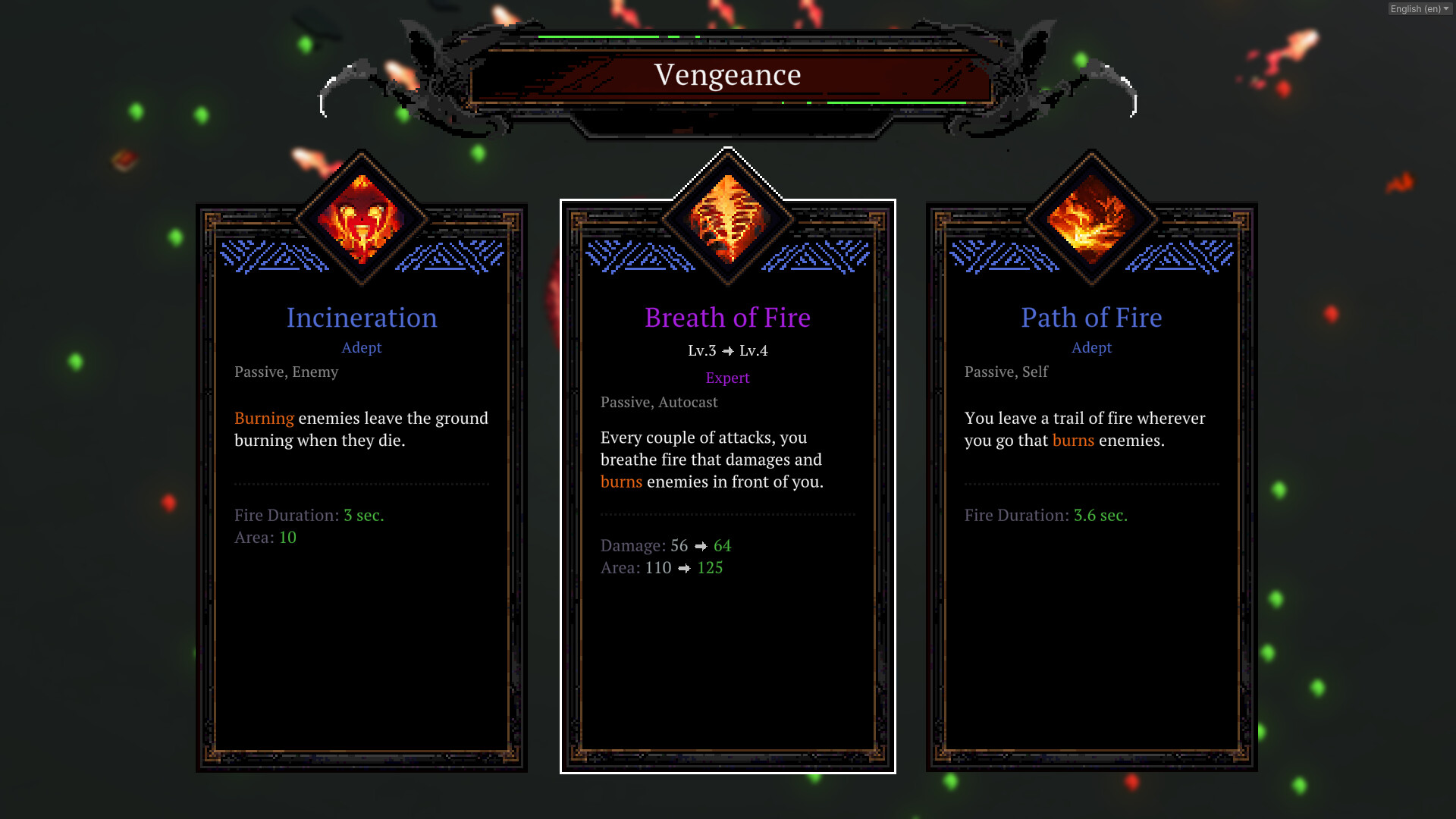Open the English (en) language dropdown

pos(1417,9)
